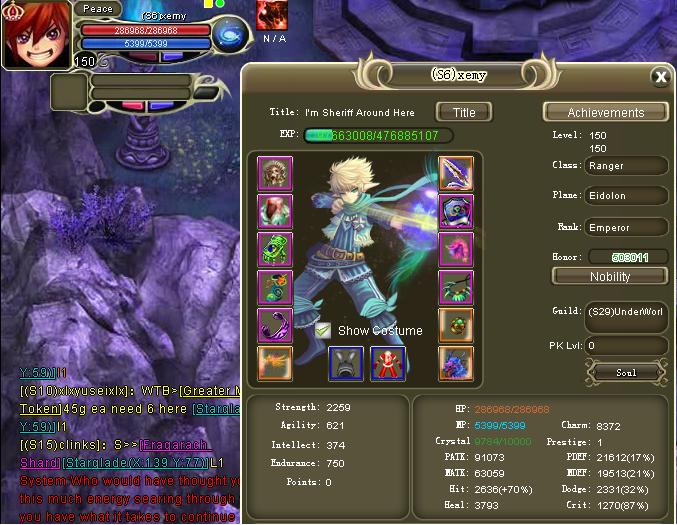Select the orange phoenix wings slot
Viewport: 677px width, 525px height.
(x=275, y=362)
